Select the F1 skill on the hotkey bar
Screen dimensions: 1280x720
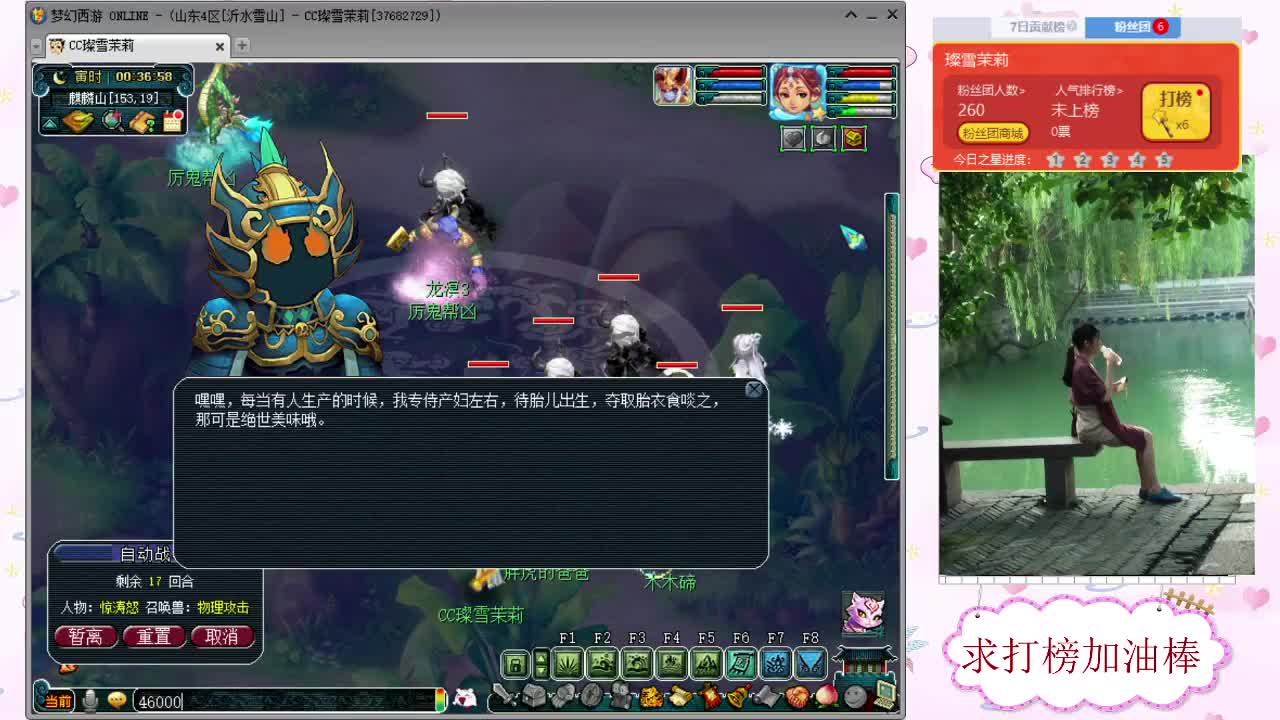(567, 662)
